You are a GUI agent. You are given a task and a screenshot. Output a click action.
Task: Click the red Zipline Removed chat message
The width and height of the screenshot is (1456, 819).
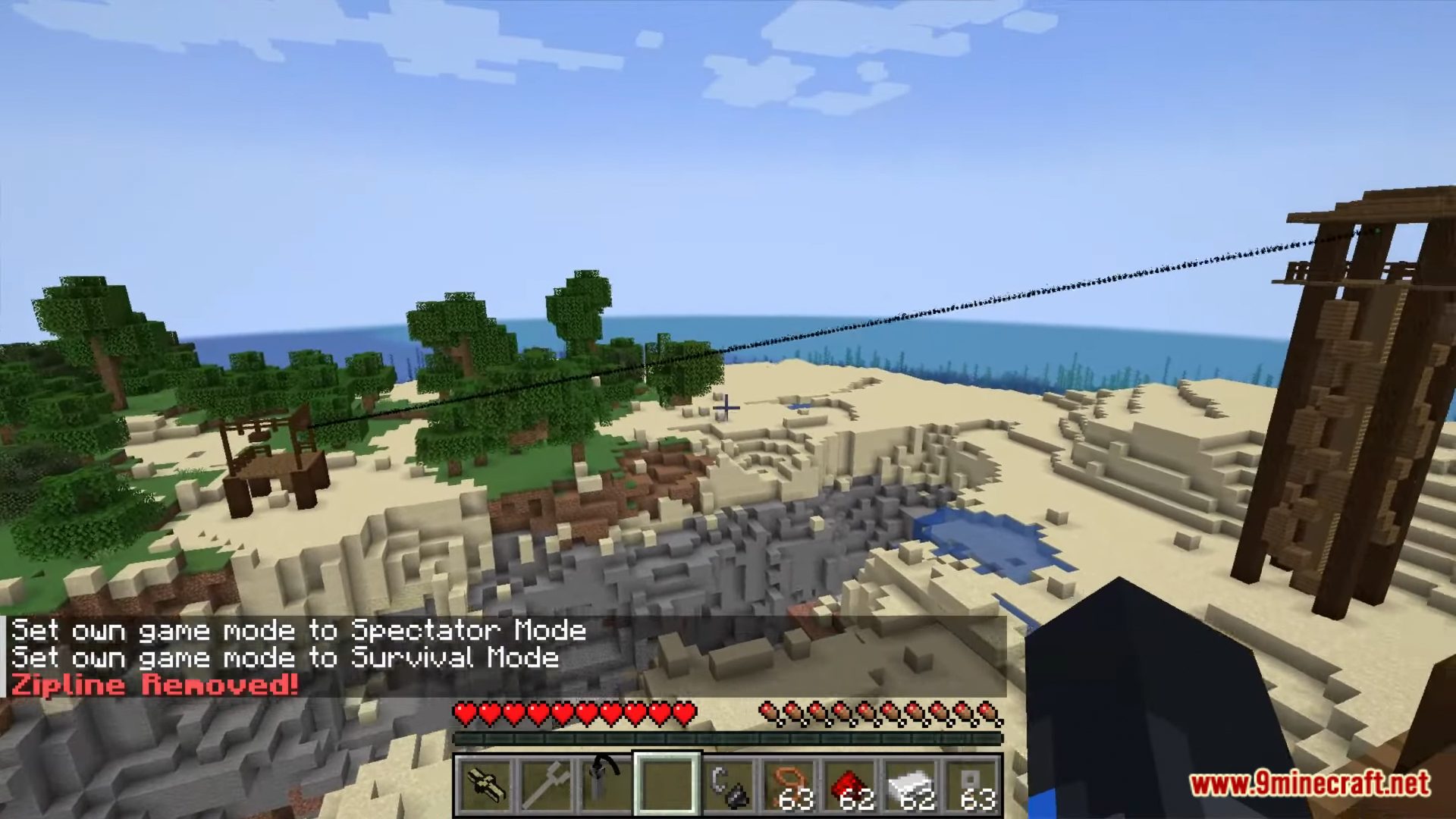point(155,684)
